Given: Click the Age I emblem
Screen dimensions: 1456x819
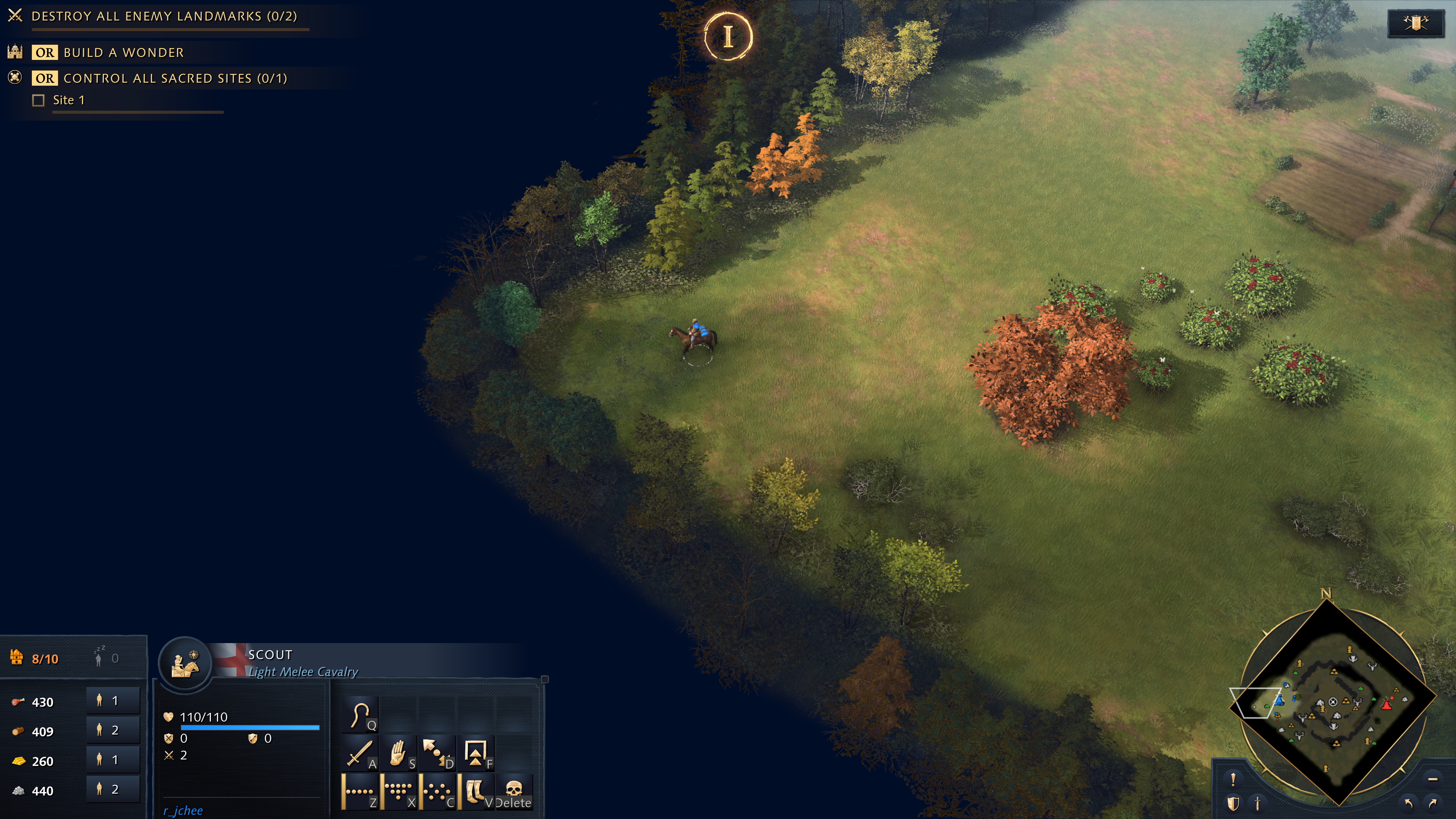Looking at the screenshot, I should 729,37.
